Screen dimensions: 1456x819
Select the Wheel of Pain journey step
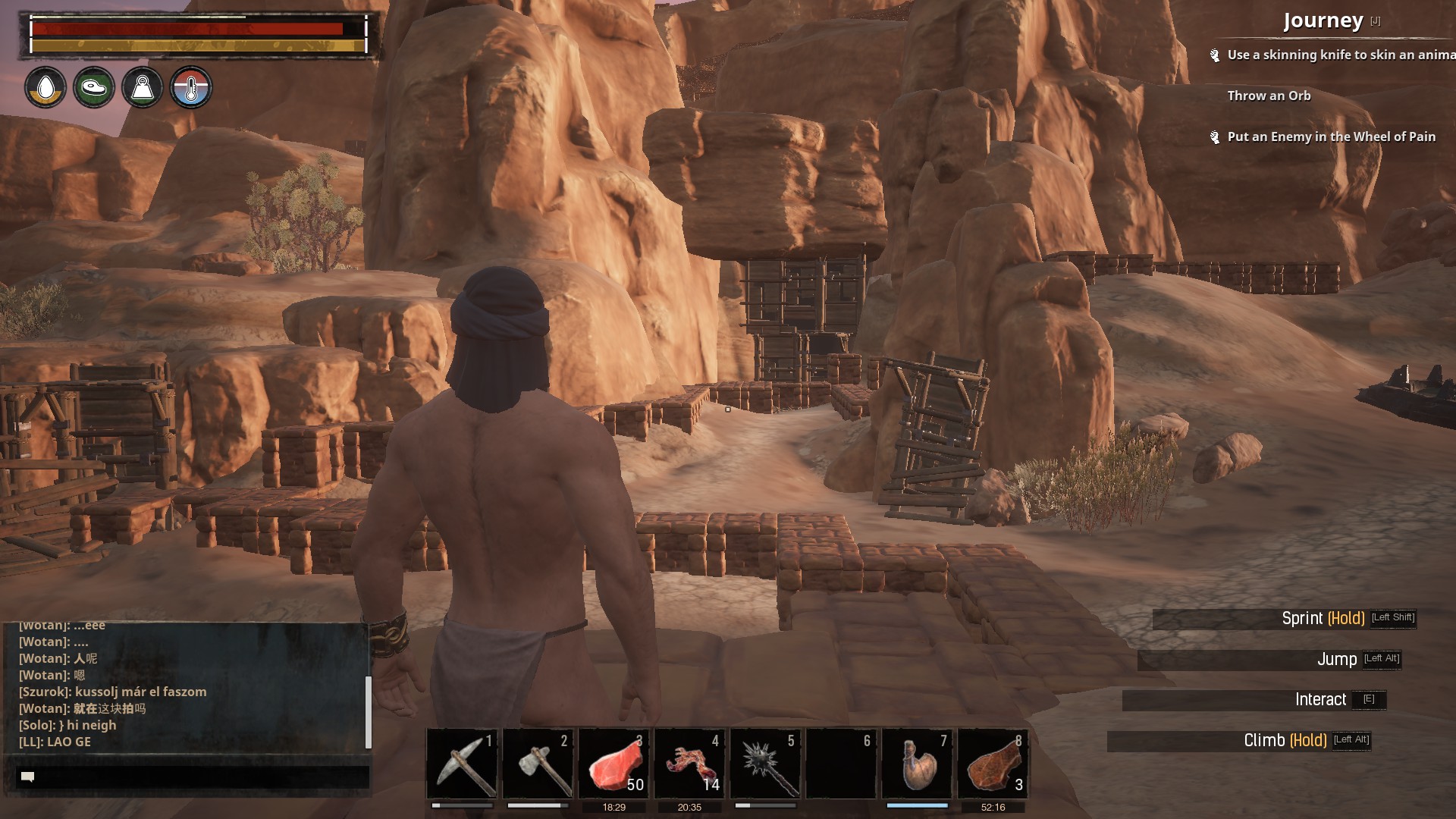coord(1331,136)
